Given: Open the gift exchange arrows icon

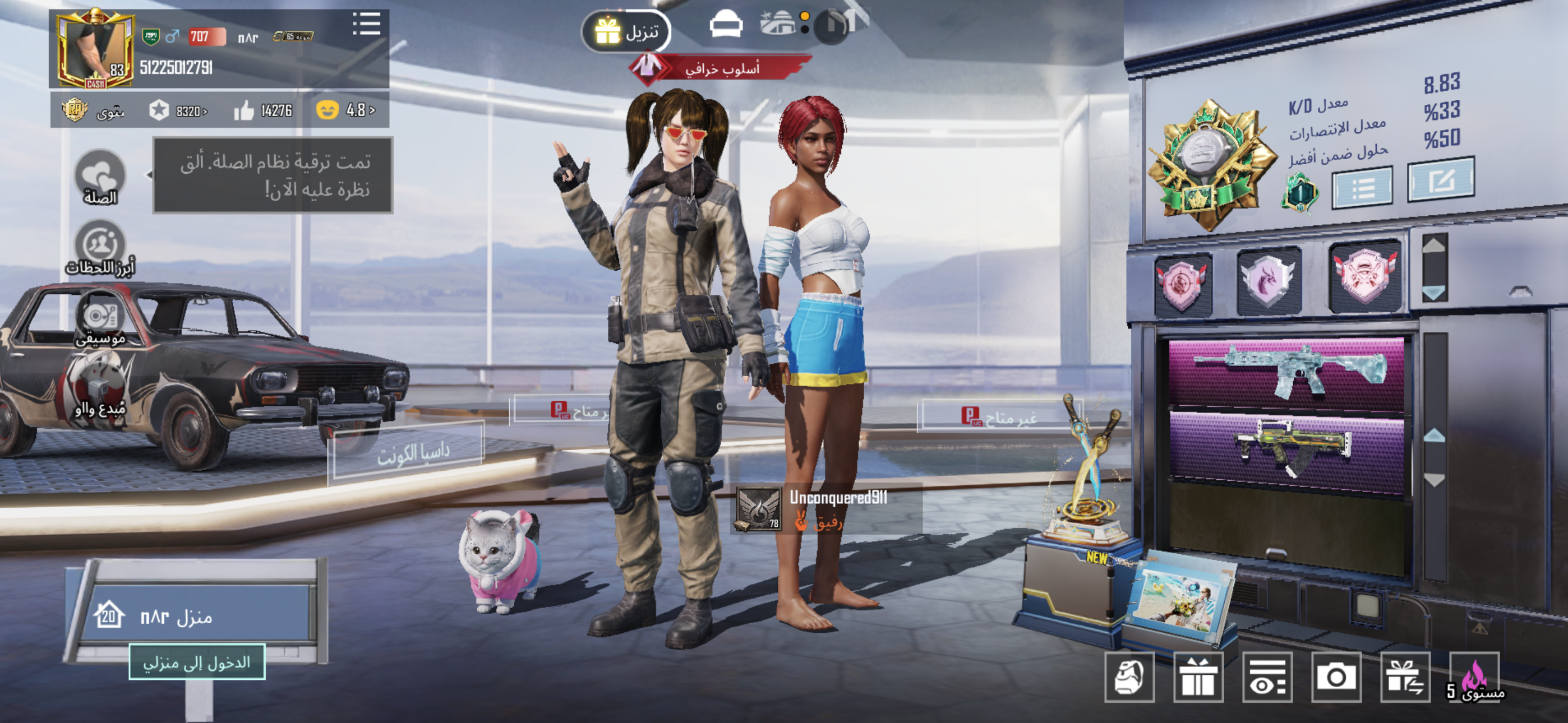Looking at the screenshot, I should [x=1404, y=676].
